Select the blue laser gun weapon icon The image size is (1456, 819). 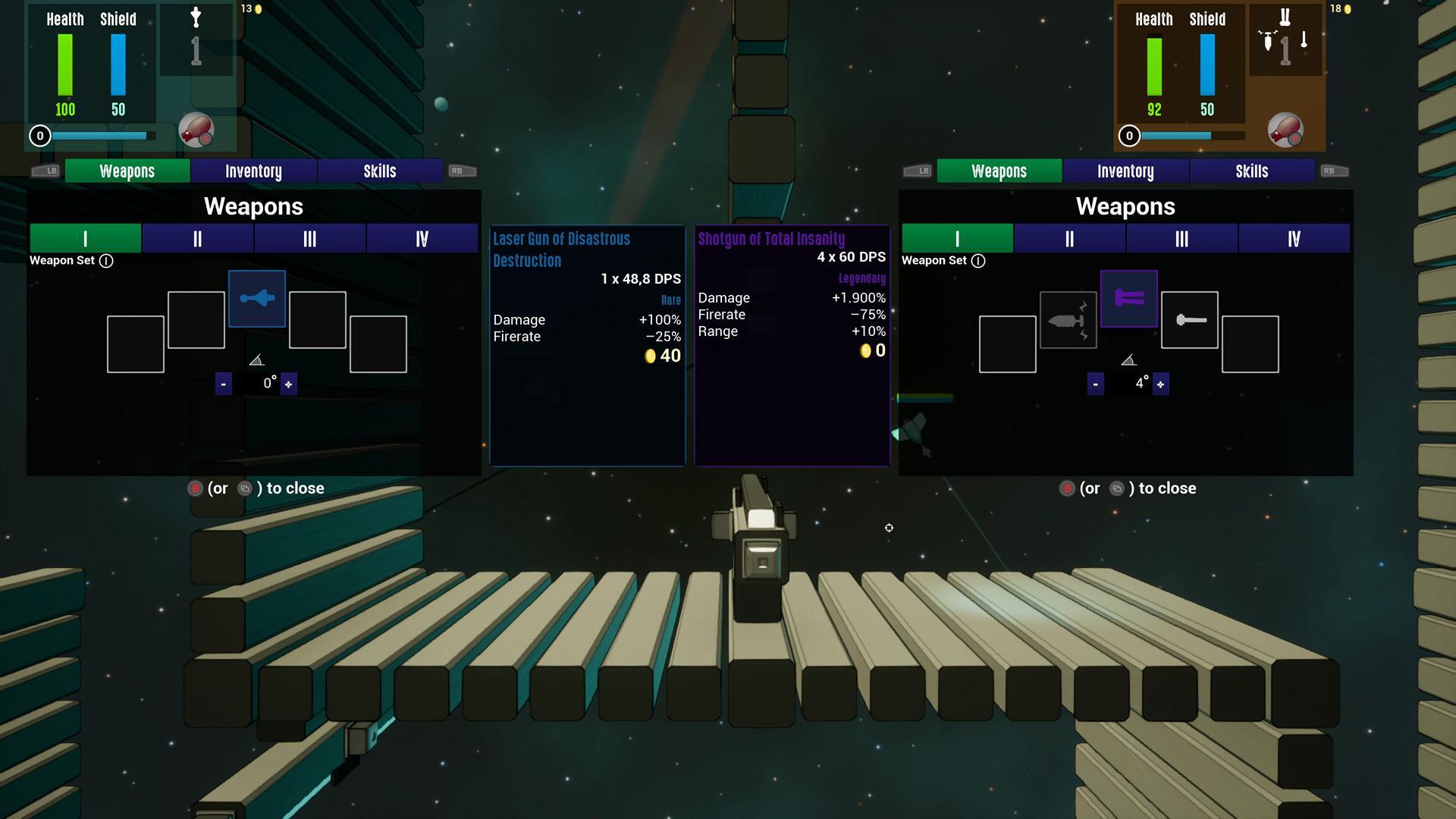click(x=256, y=298)
